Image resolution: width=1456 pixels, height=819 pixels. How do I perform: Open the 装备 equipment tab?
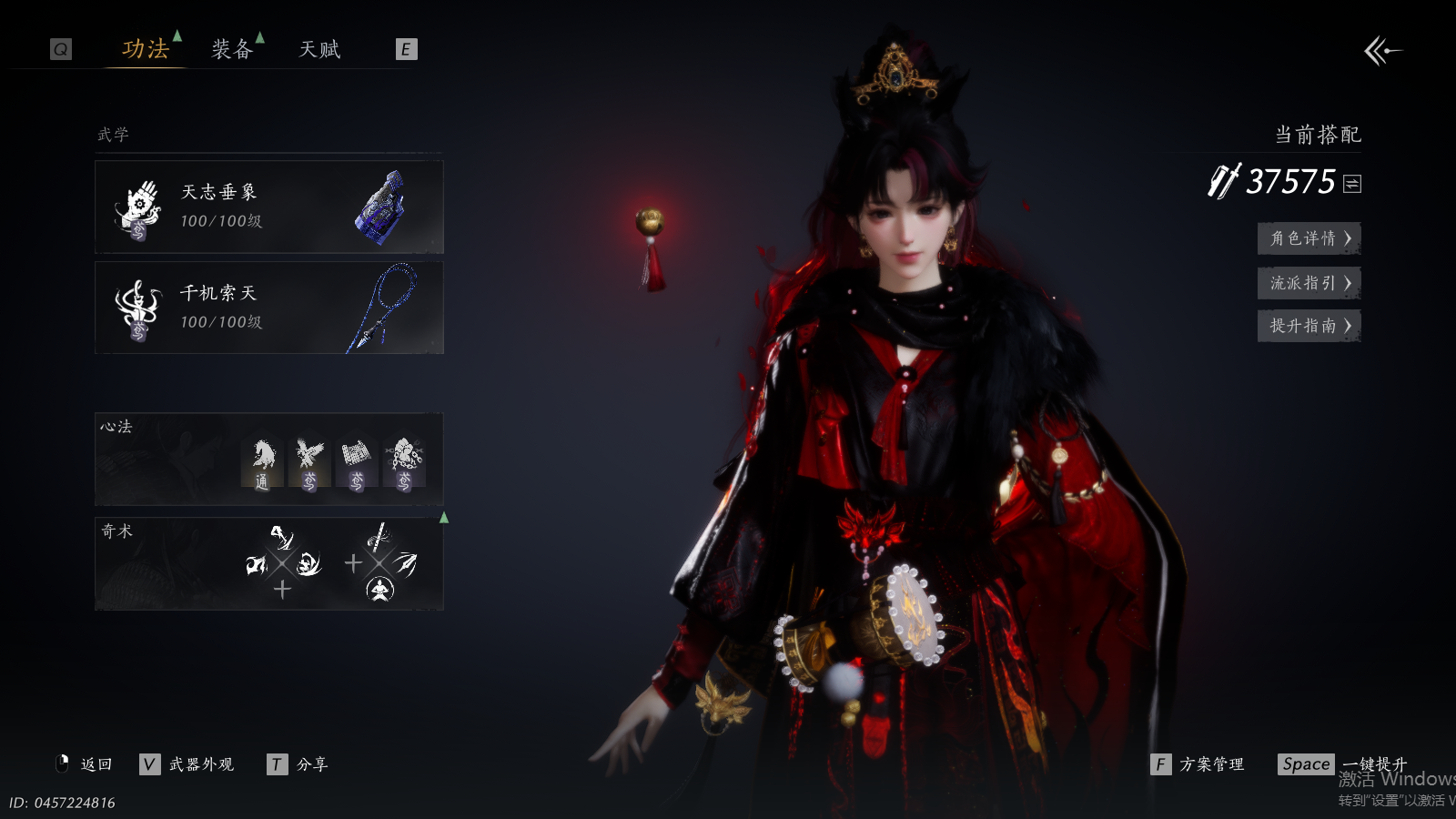point(232,49)
